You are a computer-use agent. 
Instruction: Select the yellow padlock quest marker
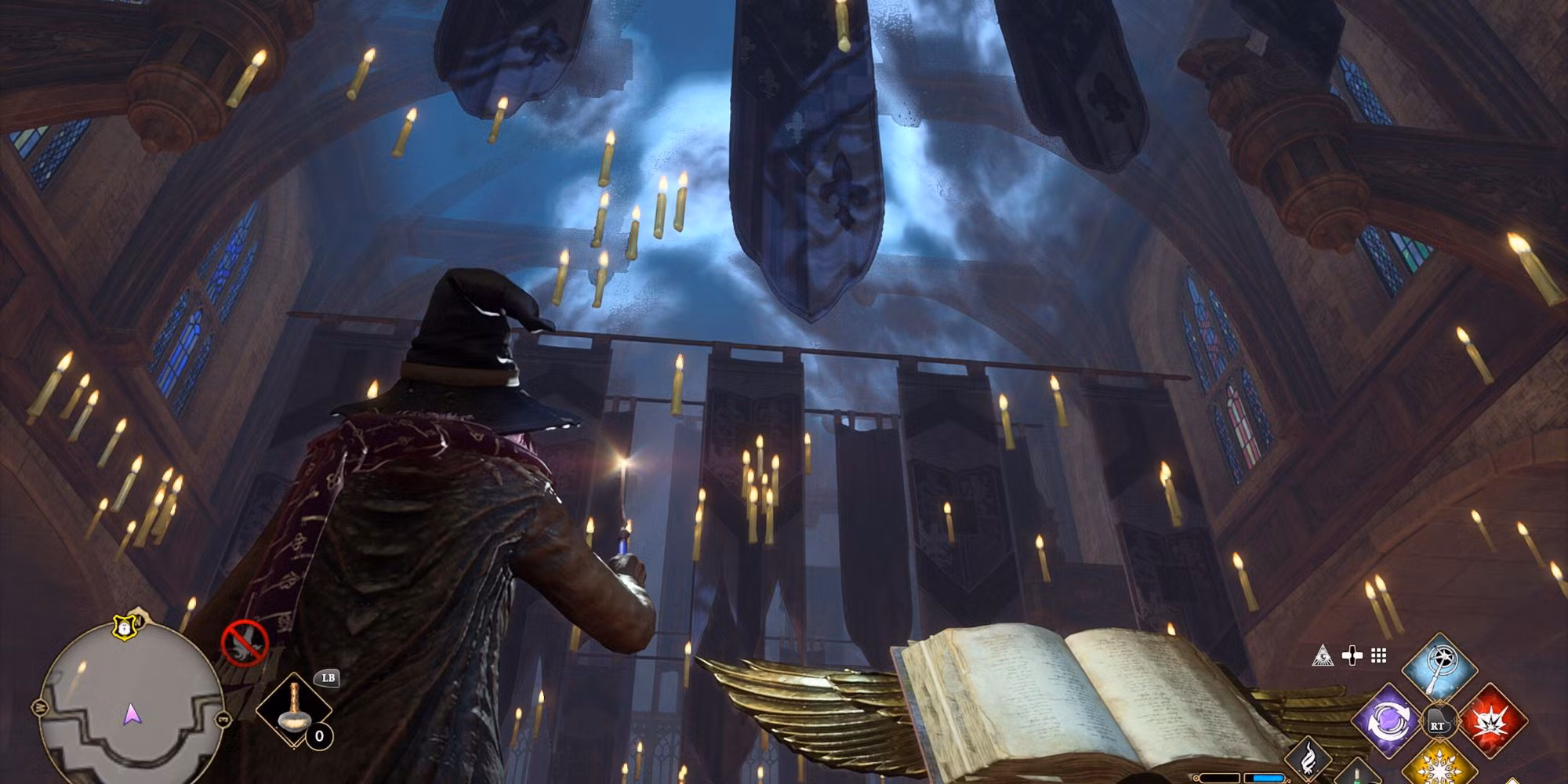pos(125,626)
